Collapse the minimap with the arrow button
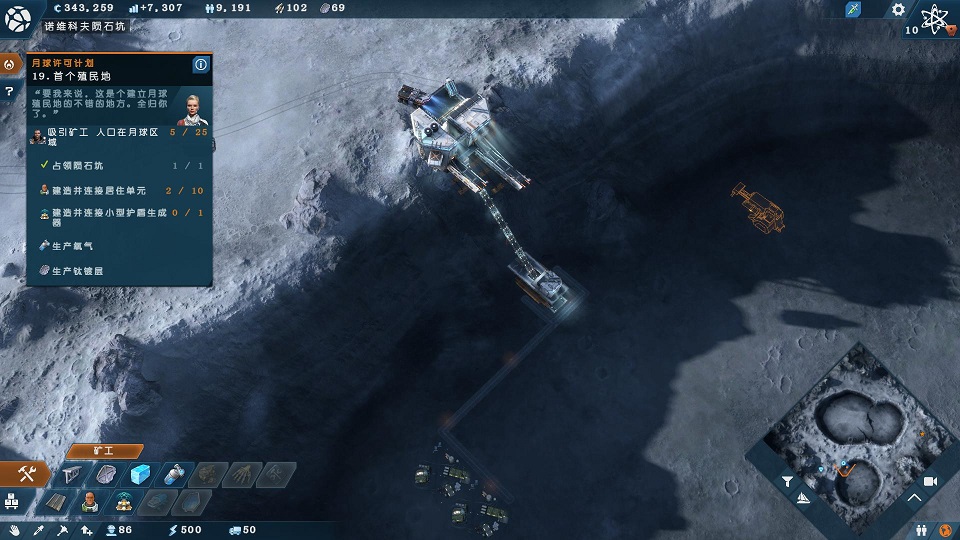 point(914,497)
